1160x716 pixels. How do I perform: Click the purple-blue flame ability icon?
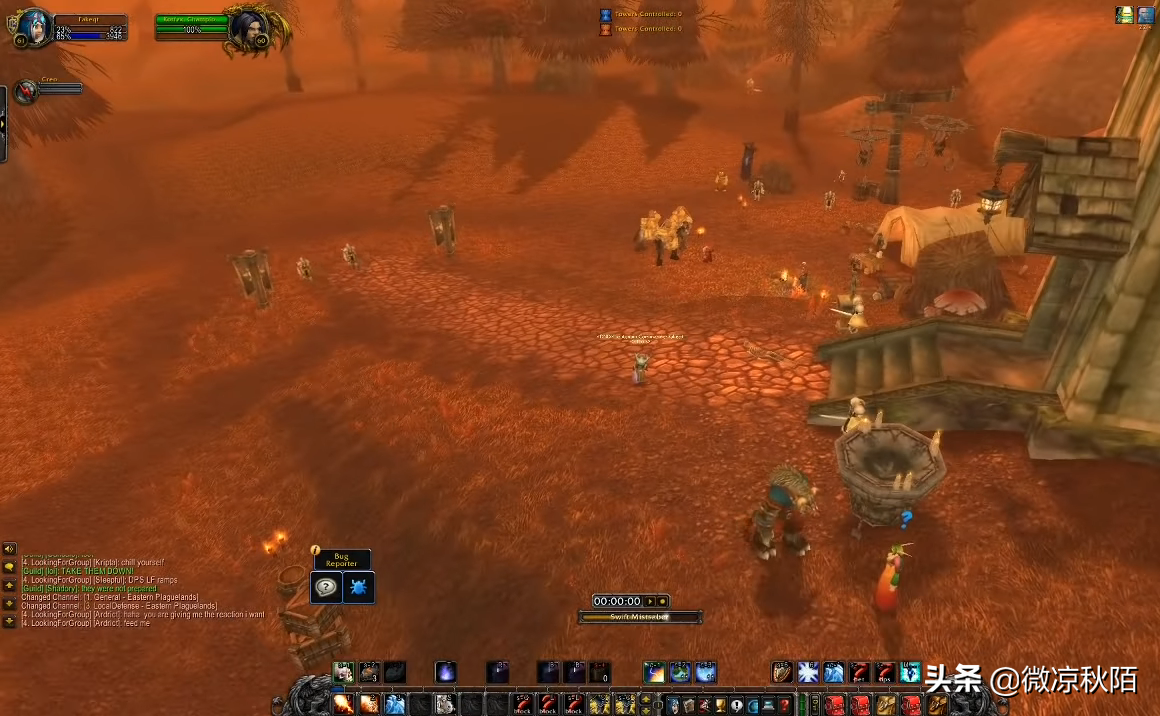point(446,672)
